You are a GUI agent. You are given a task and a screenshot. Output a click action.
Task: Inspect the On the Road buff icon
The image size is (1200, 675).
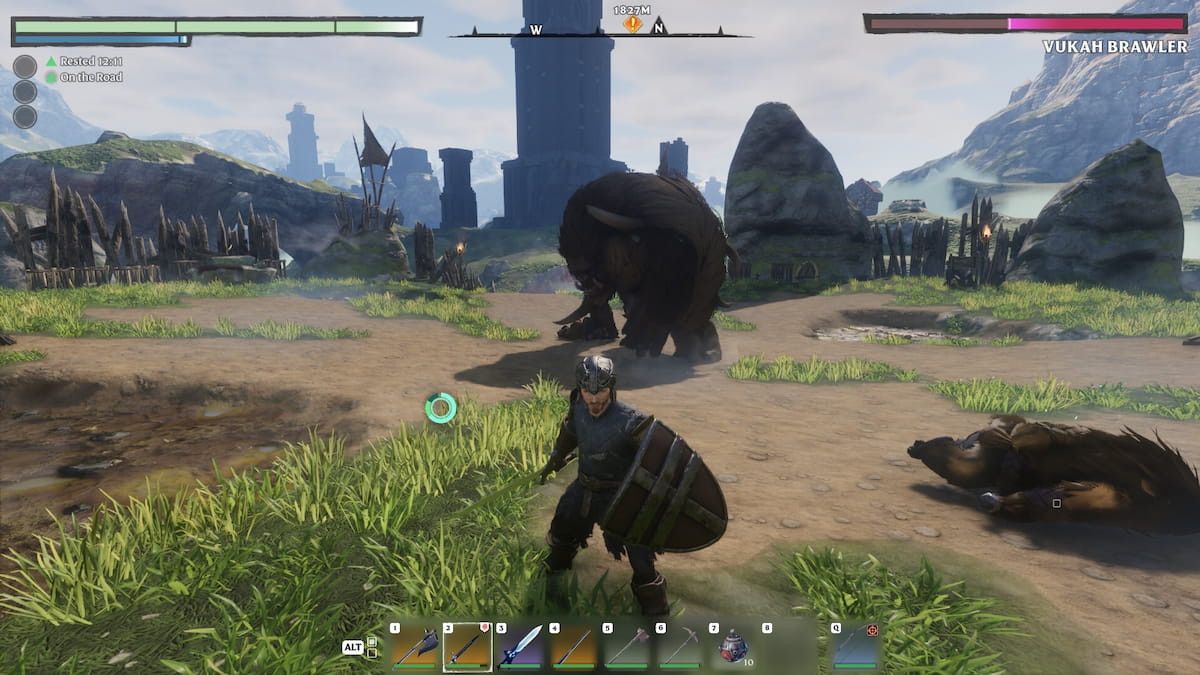(x=51, y=77)
